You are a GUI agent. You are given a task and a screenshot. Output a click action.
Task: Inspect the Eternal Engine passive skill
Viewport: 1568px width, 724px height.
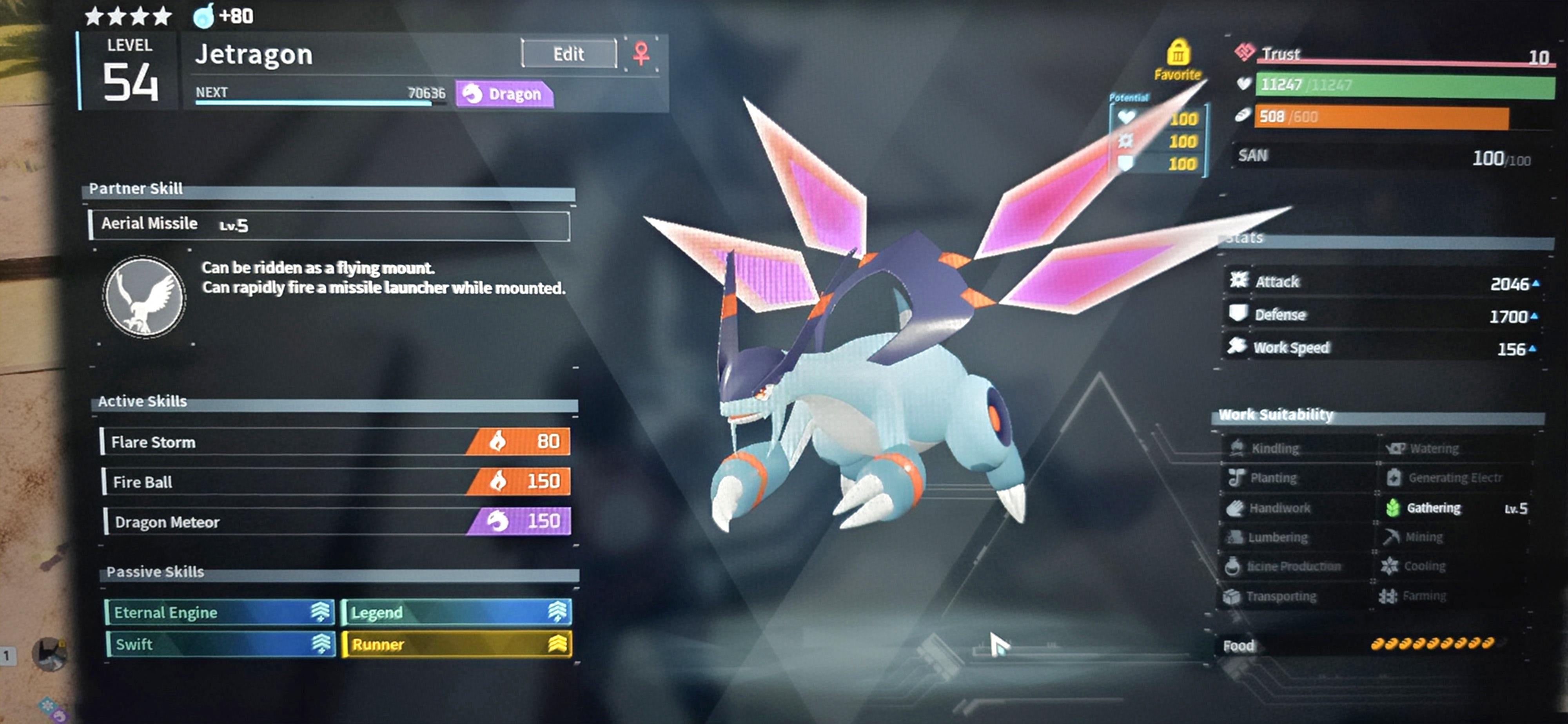220,612
